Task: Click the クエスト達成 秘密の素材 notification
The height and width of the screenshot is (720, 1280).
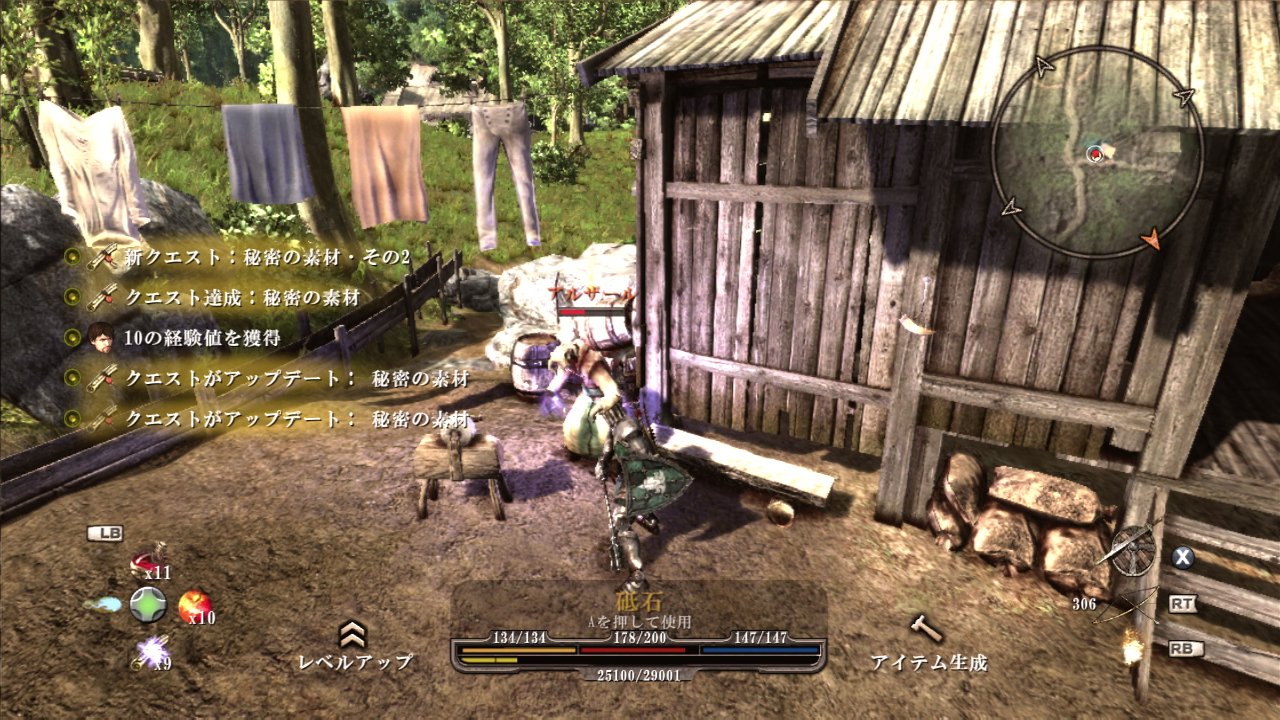Action: point(241,297)
